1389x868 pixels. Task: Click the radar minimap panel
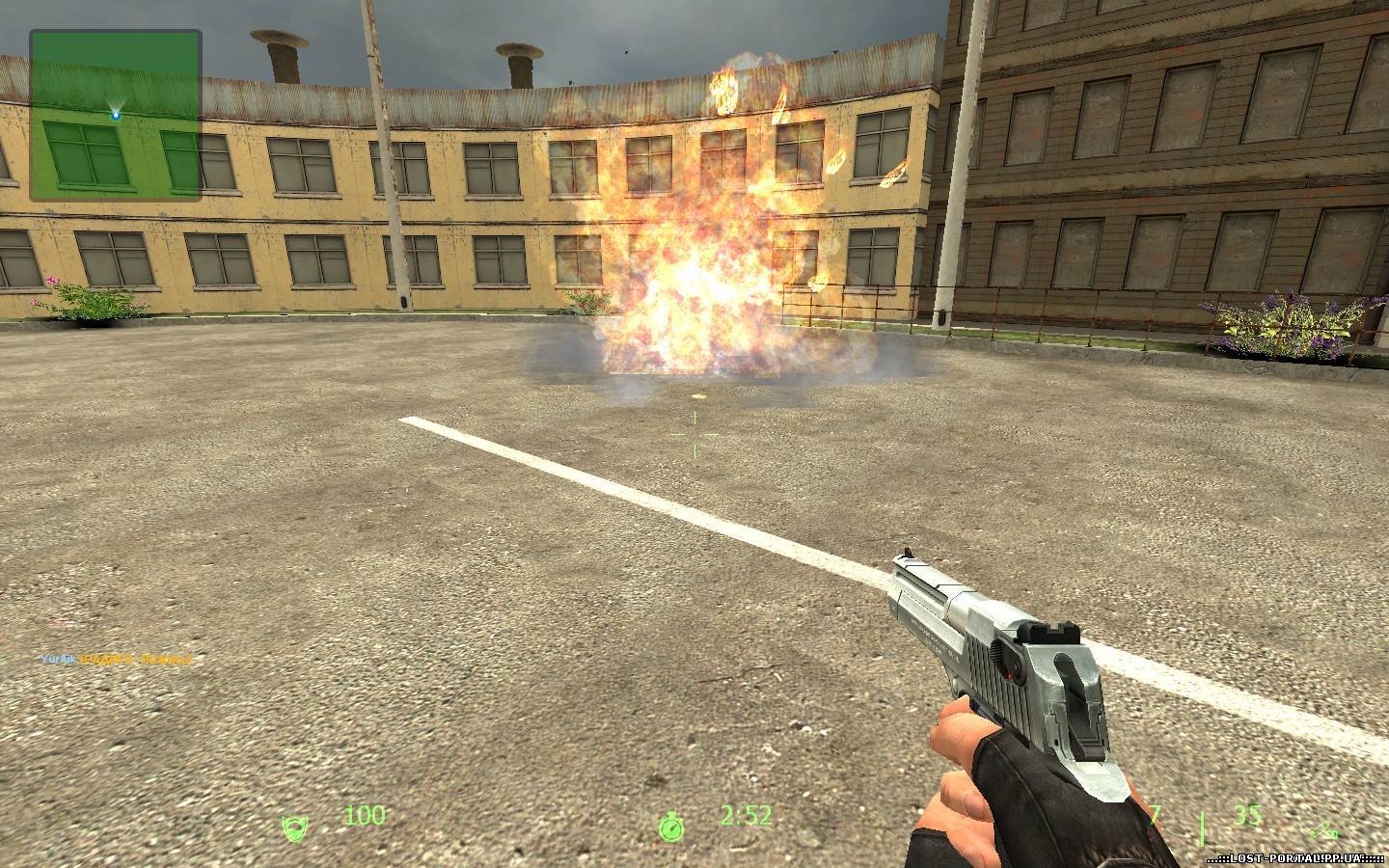(116, 115)
